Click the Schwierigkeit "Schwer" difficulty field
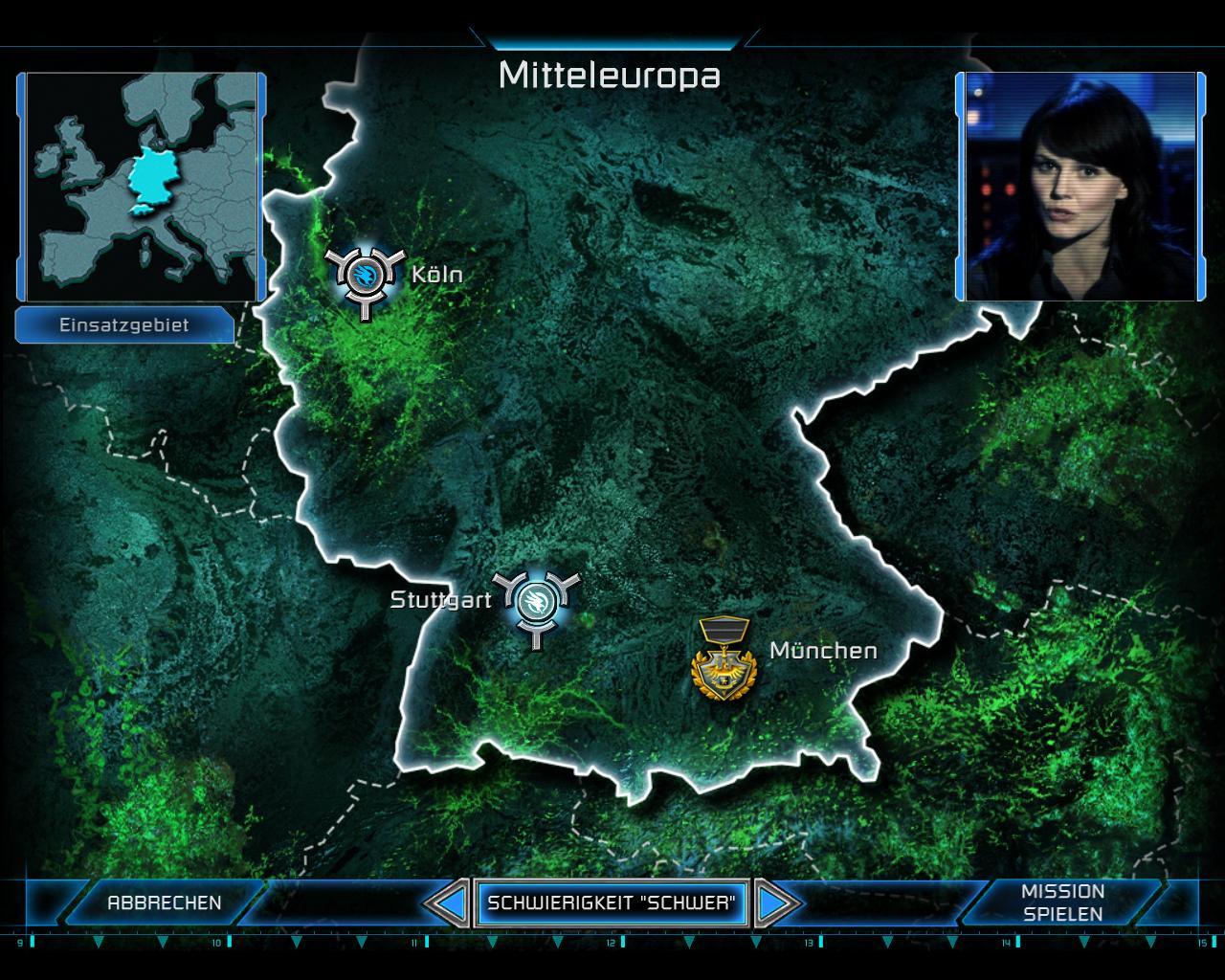Screen dimensions: 1225x980 (x=612, y=902)
